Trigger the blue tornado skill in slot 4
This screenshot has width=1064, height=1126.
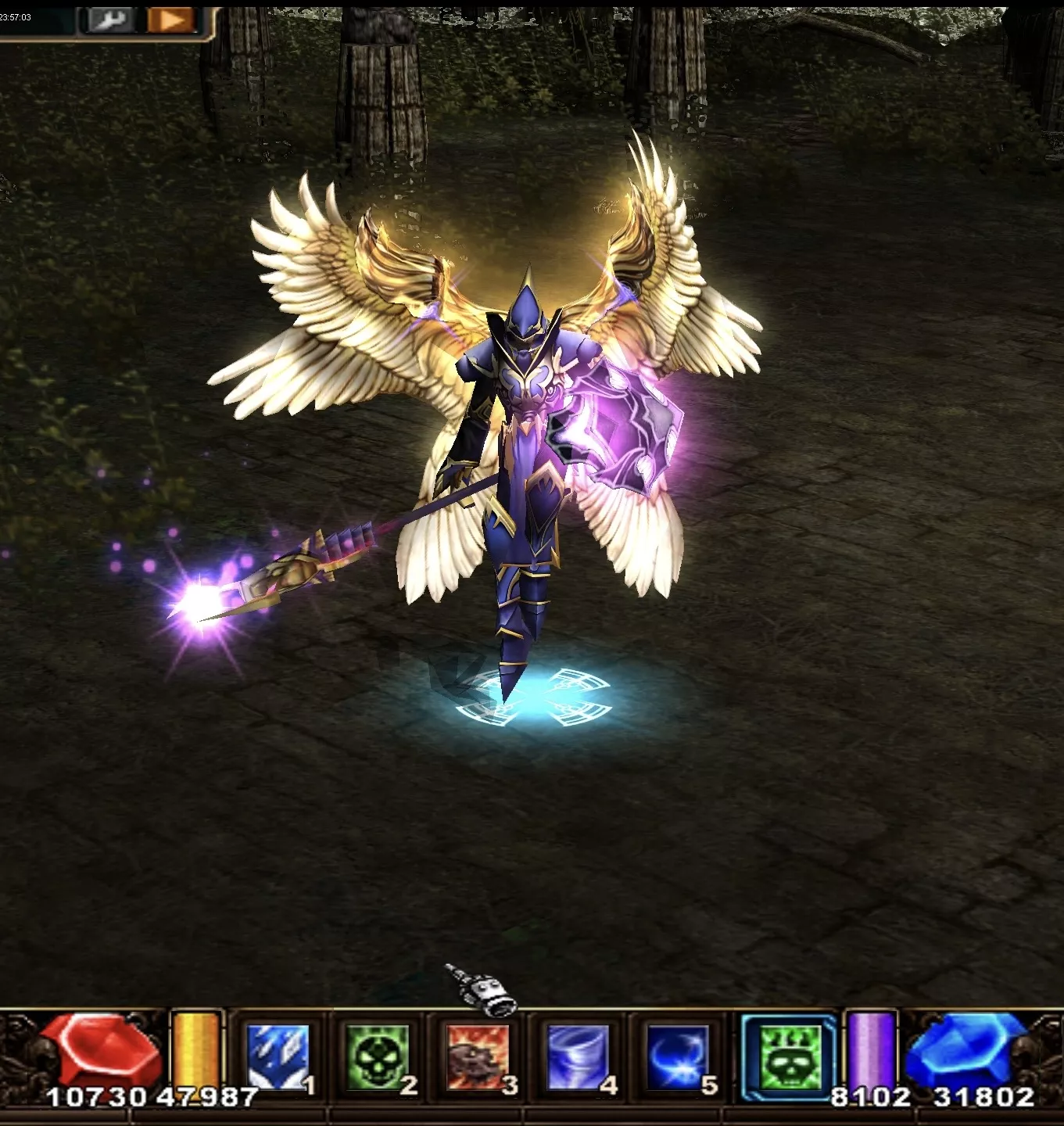[578, 1057]
